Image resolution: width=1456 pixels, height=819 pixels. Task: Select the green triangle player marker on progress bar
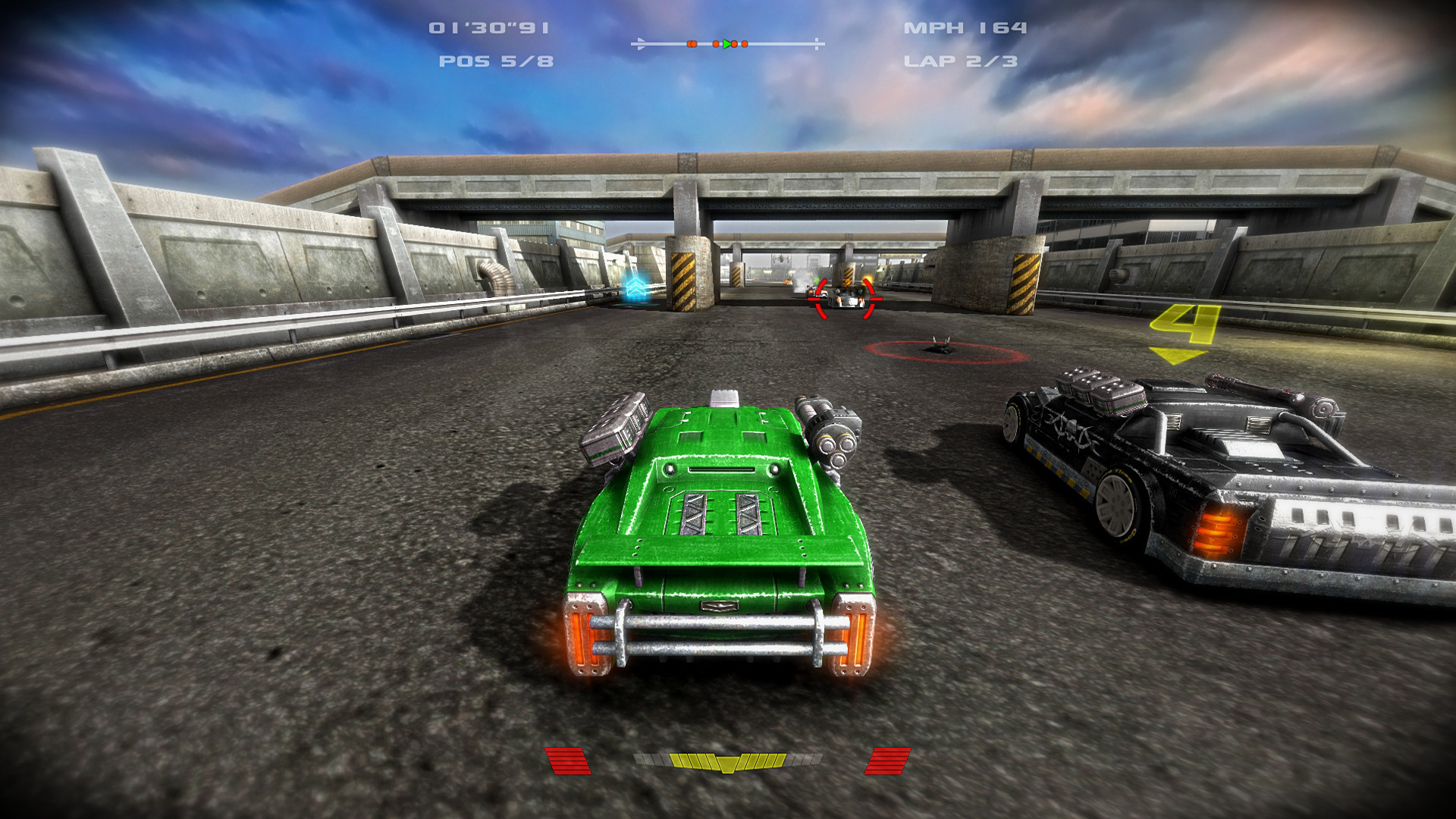point(726,43)
